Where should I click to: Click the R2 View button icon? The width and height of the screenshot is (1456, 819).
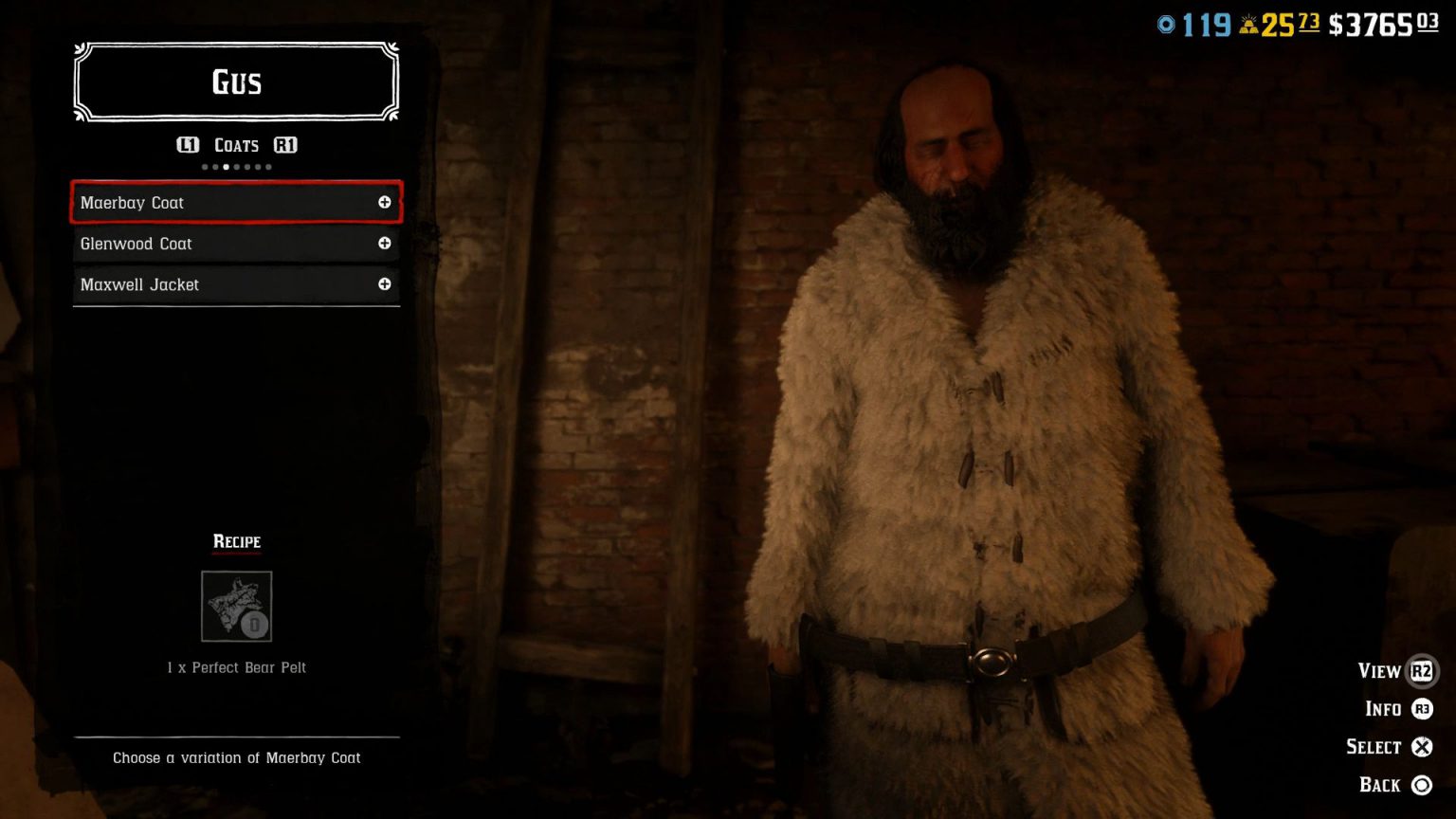coord(1421,670)
